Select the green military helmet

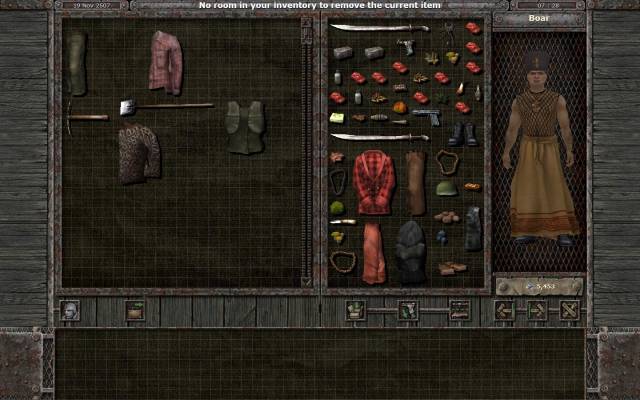[x=446, y=187]
